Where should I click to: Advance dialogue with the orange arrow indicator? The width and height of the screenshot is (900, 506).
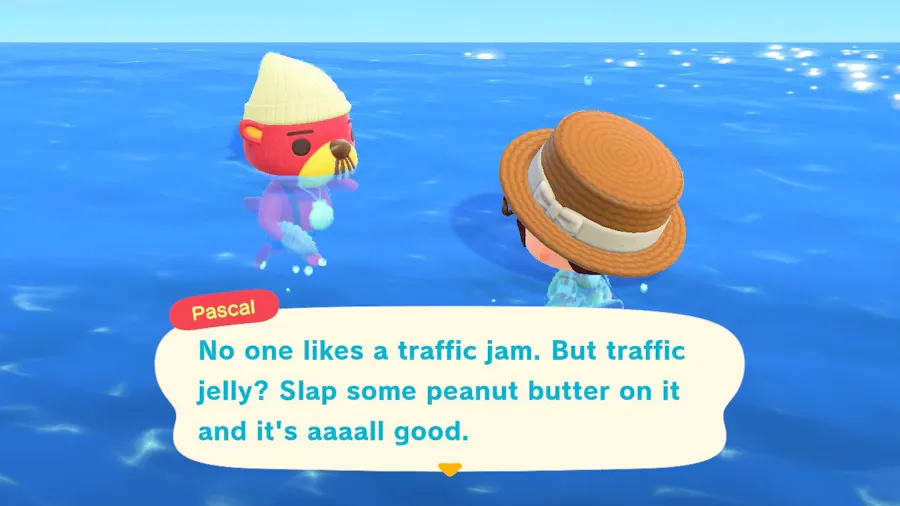point(450,469)
